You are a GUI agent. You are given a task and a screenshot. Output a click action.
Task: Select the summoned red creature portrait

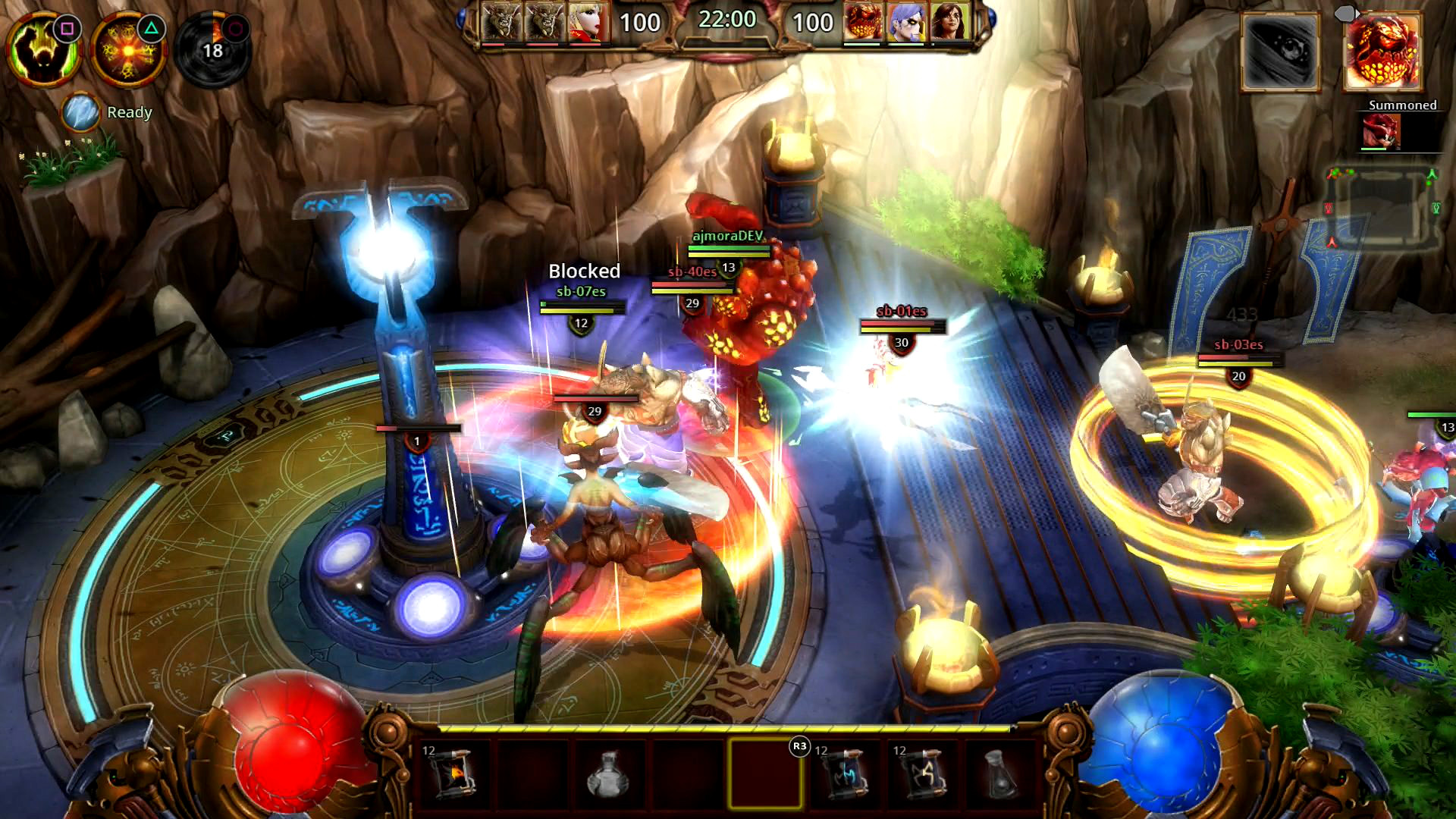click(x=1380, y=131)
